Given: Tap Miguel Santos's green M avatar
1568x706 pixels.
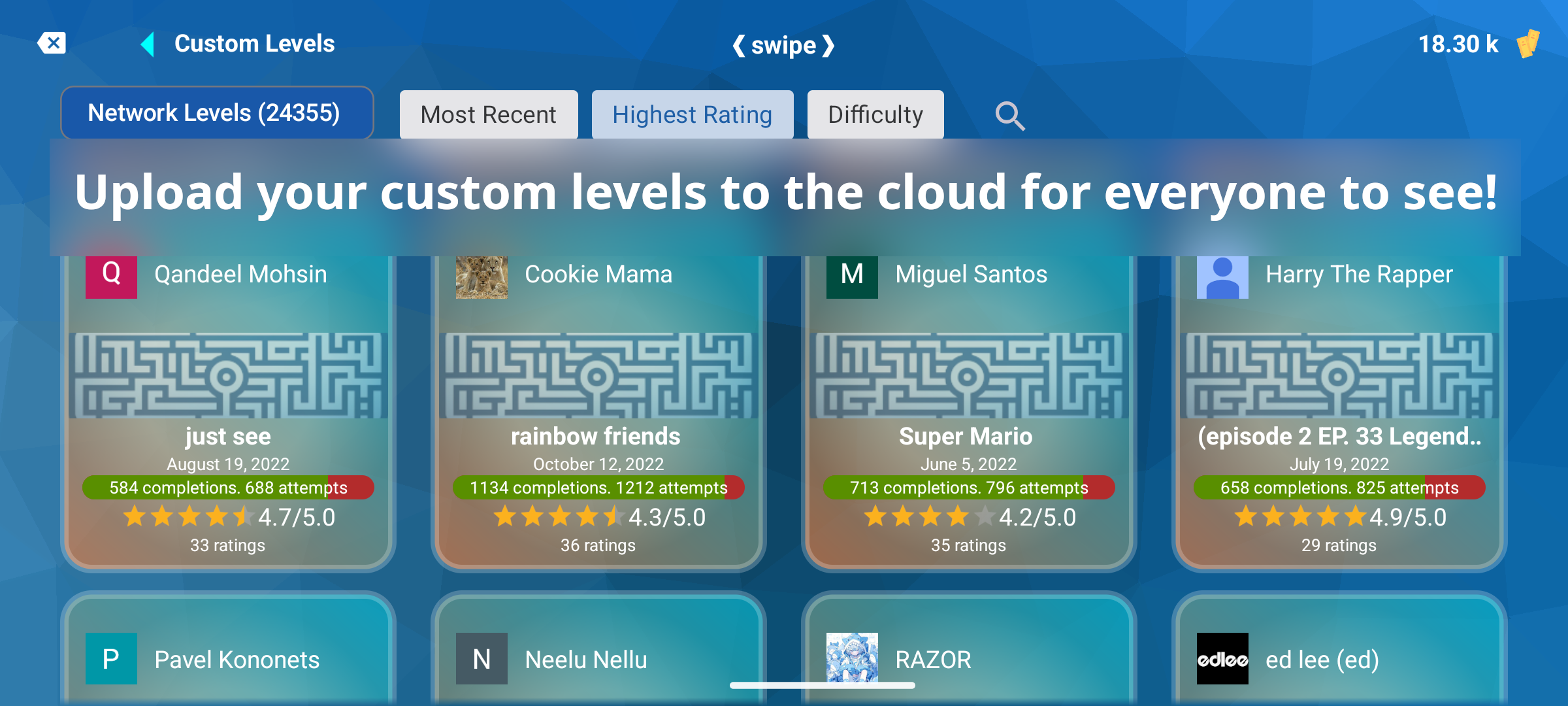Looking at the screenshot, I should click(x=851, y=275).
